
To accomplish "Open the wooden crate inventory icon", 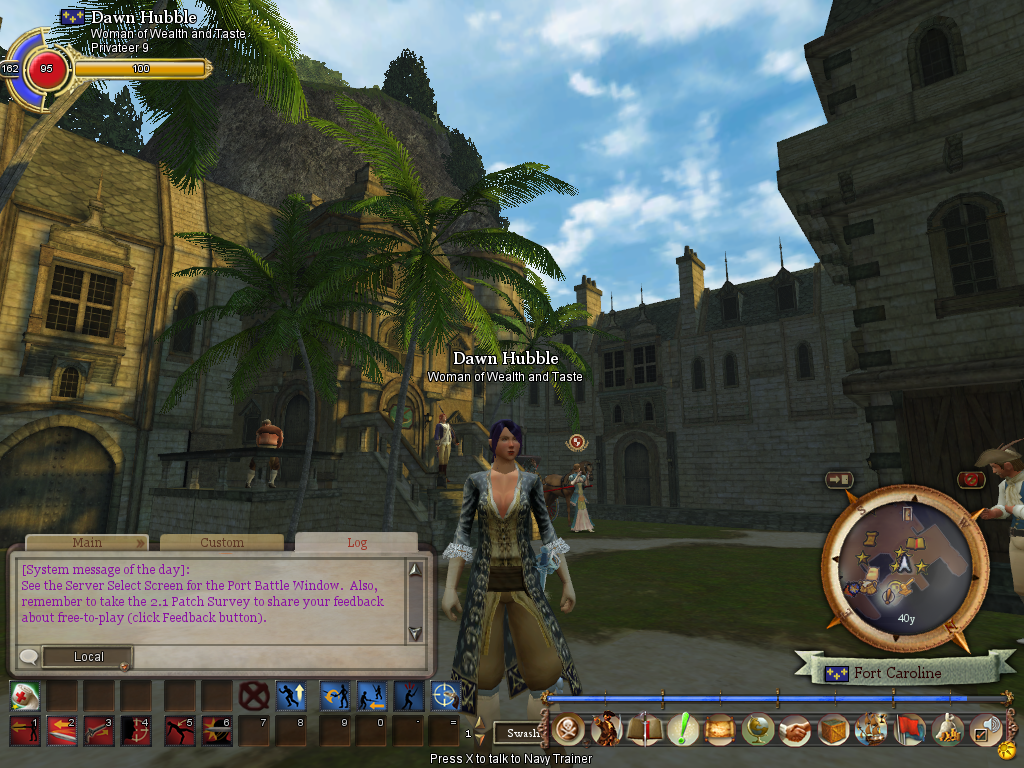I will [833, 731].
